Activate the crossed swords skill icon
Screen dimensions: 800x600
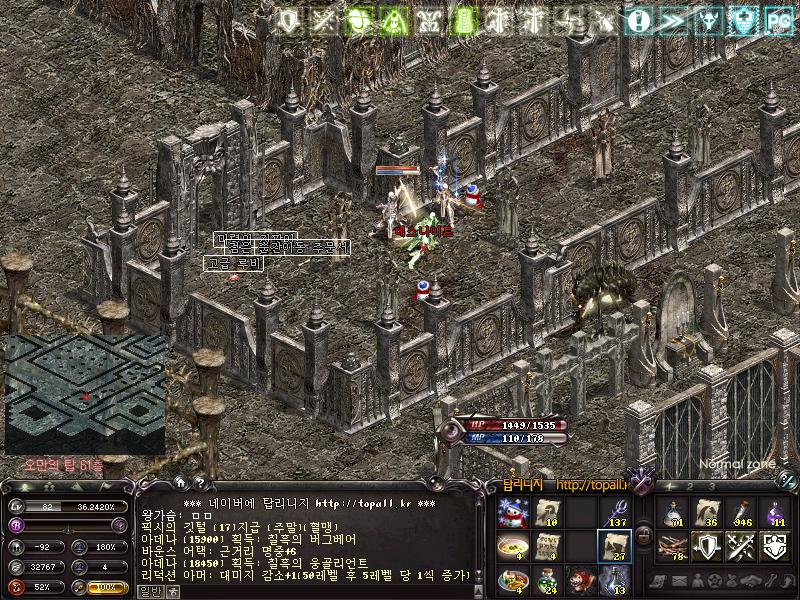(740, 546)
